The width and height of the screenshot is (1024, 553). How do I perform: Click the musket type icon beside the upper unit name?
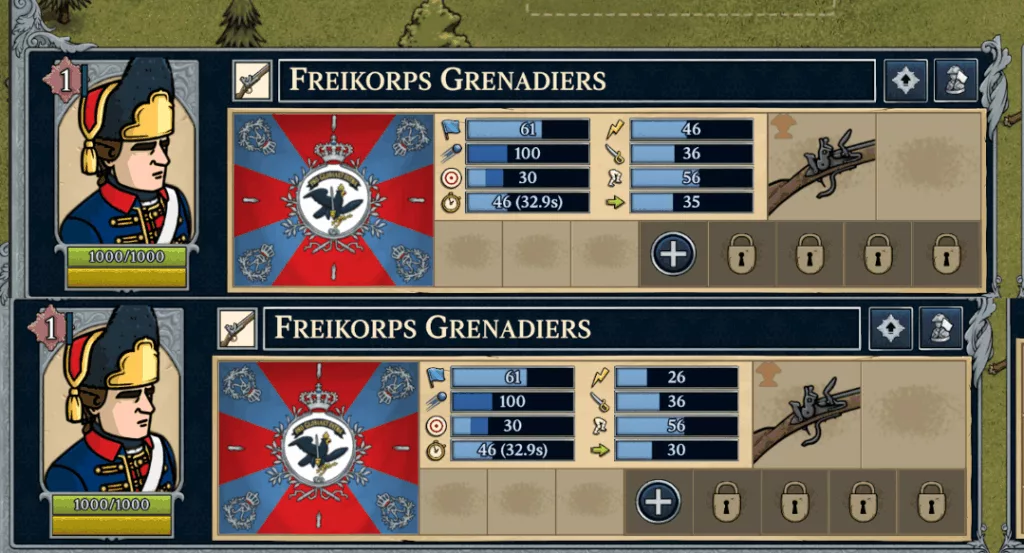pos(253,80)
